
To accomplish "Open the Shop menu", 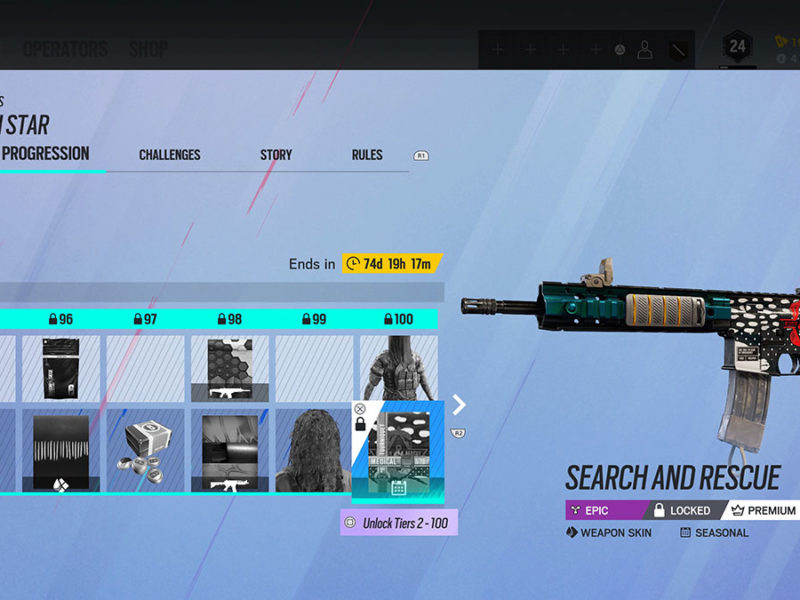I will point(148,49).
